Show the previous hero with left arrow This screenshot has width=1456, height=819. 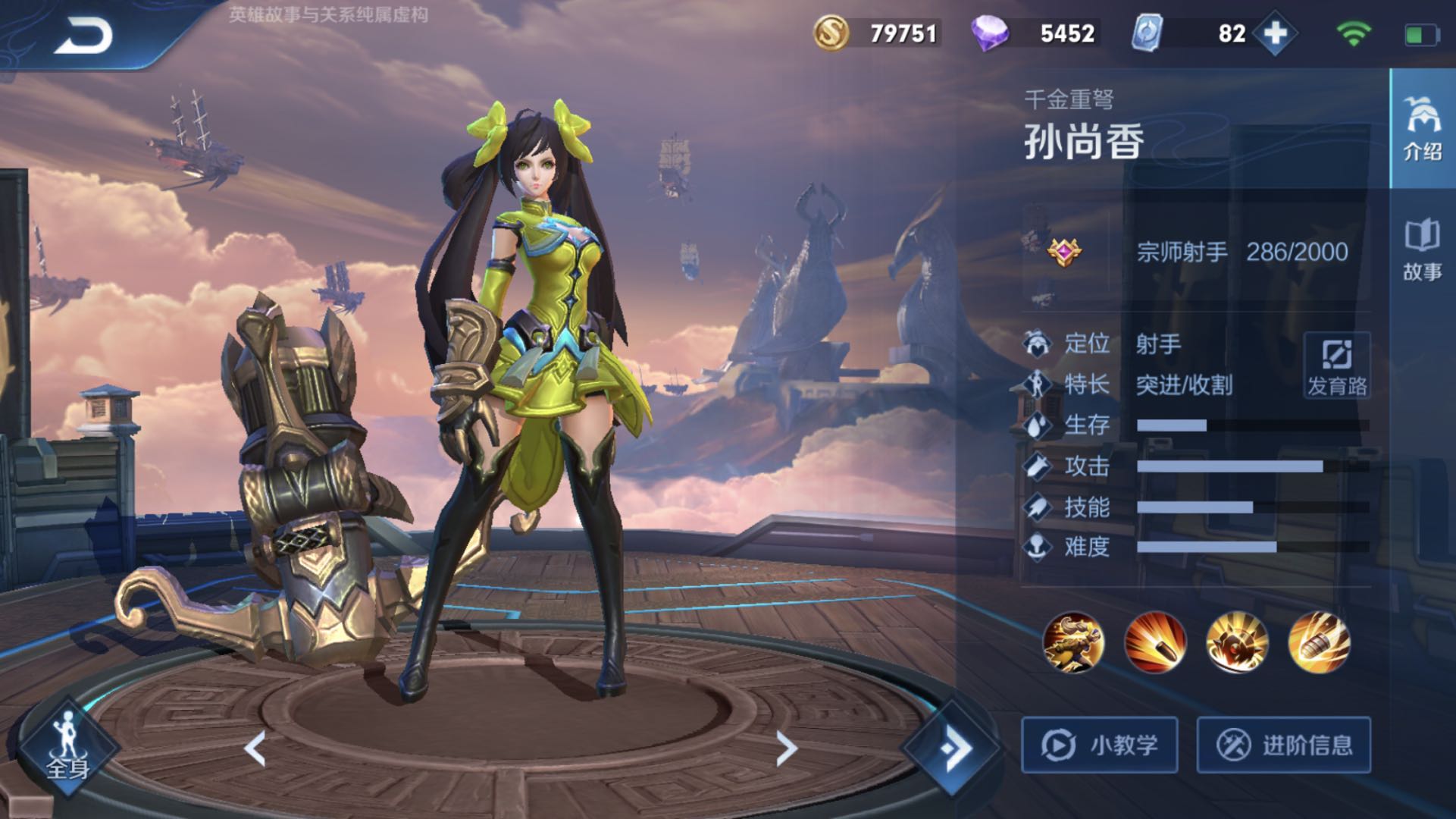point(255,748)
